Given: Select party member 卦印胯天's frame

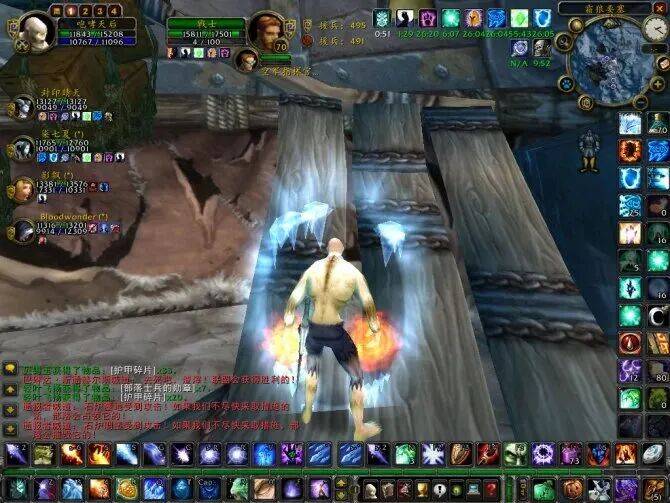Looking at the screenshot, I should (x=24, y=108).
